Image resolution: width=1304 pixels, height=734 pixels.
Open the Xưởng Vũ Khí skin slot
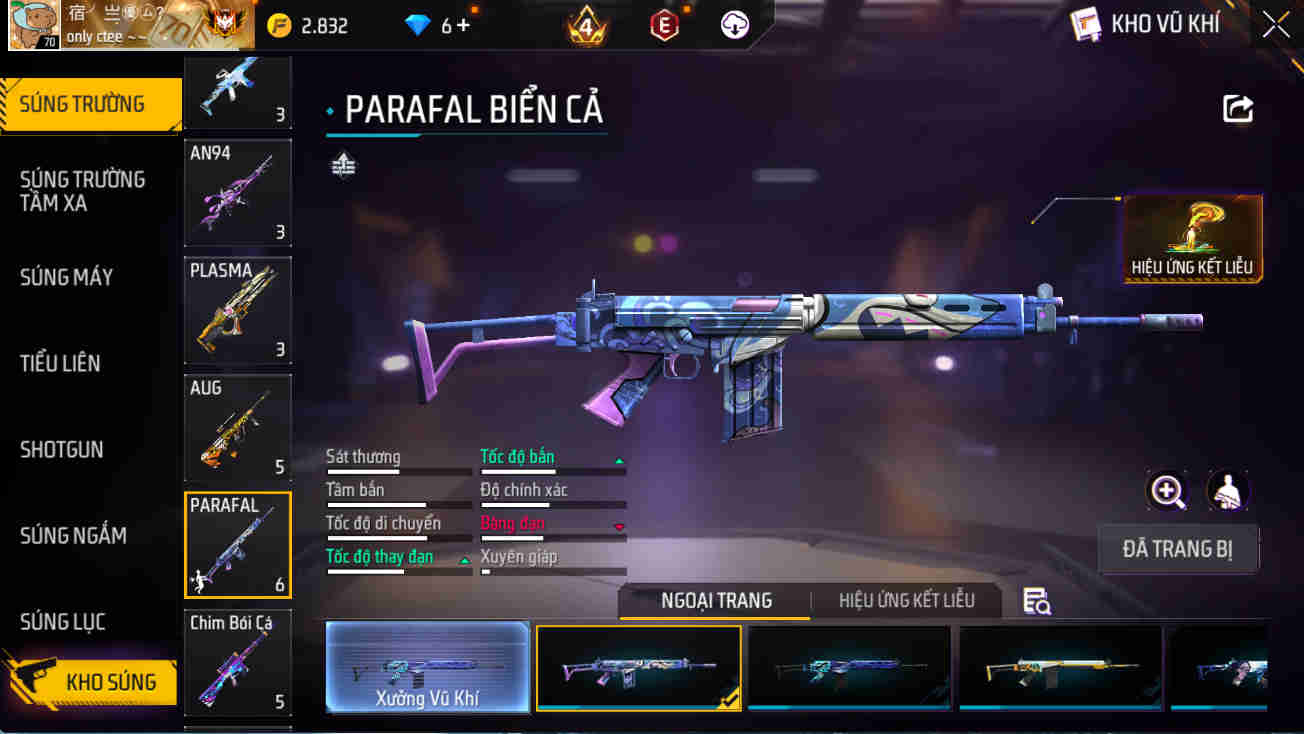[x=428, y=668]
